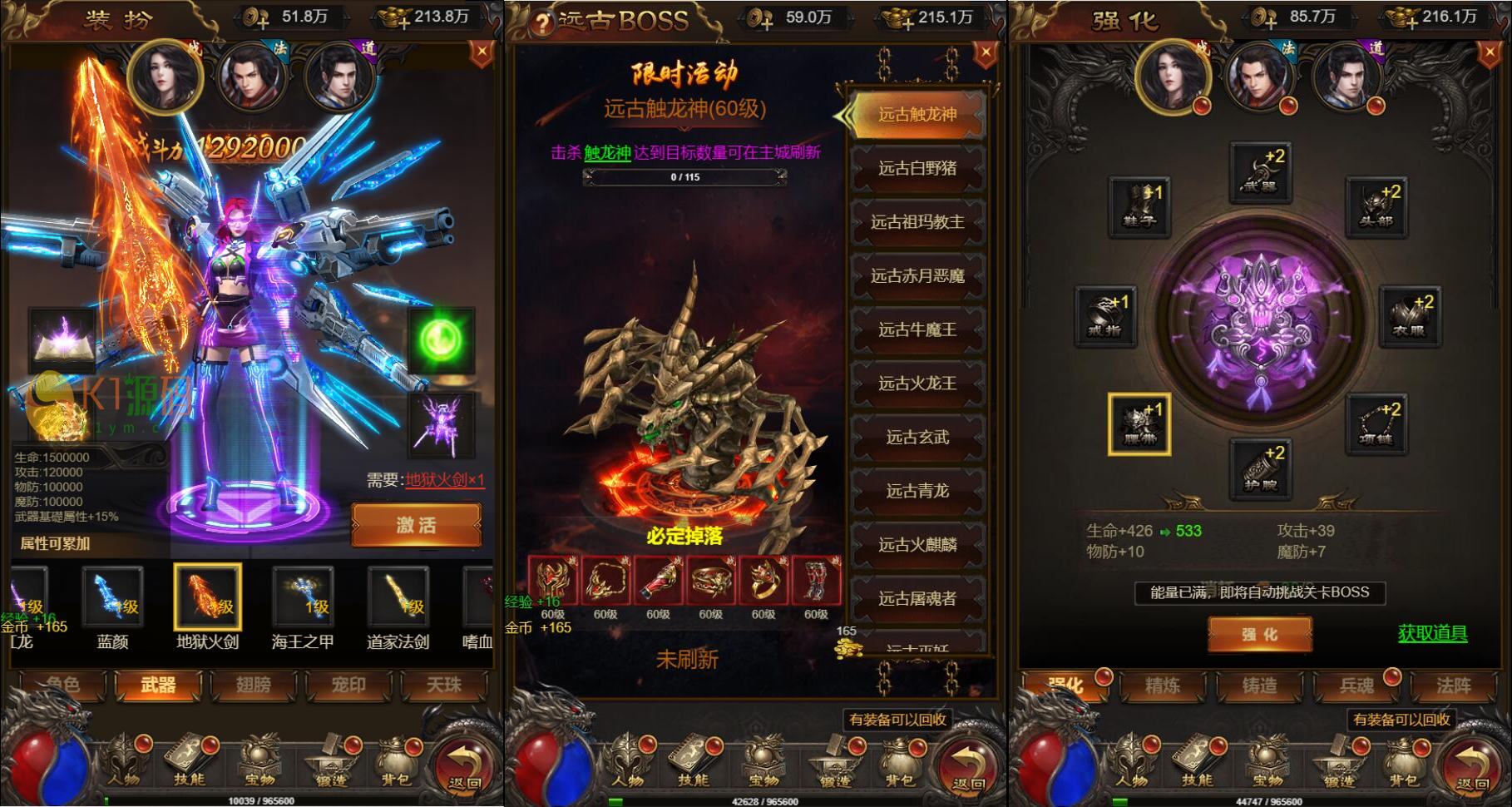Select 远古火麒麟 from the boss list
1512x807 pixels.
(917, 545)
